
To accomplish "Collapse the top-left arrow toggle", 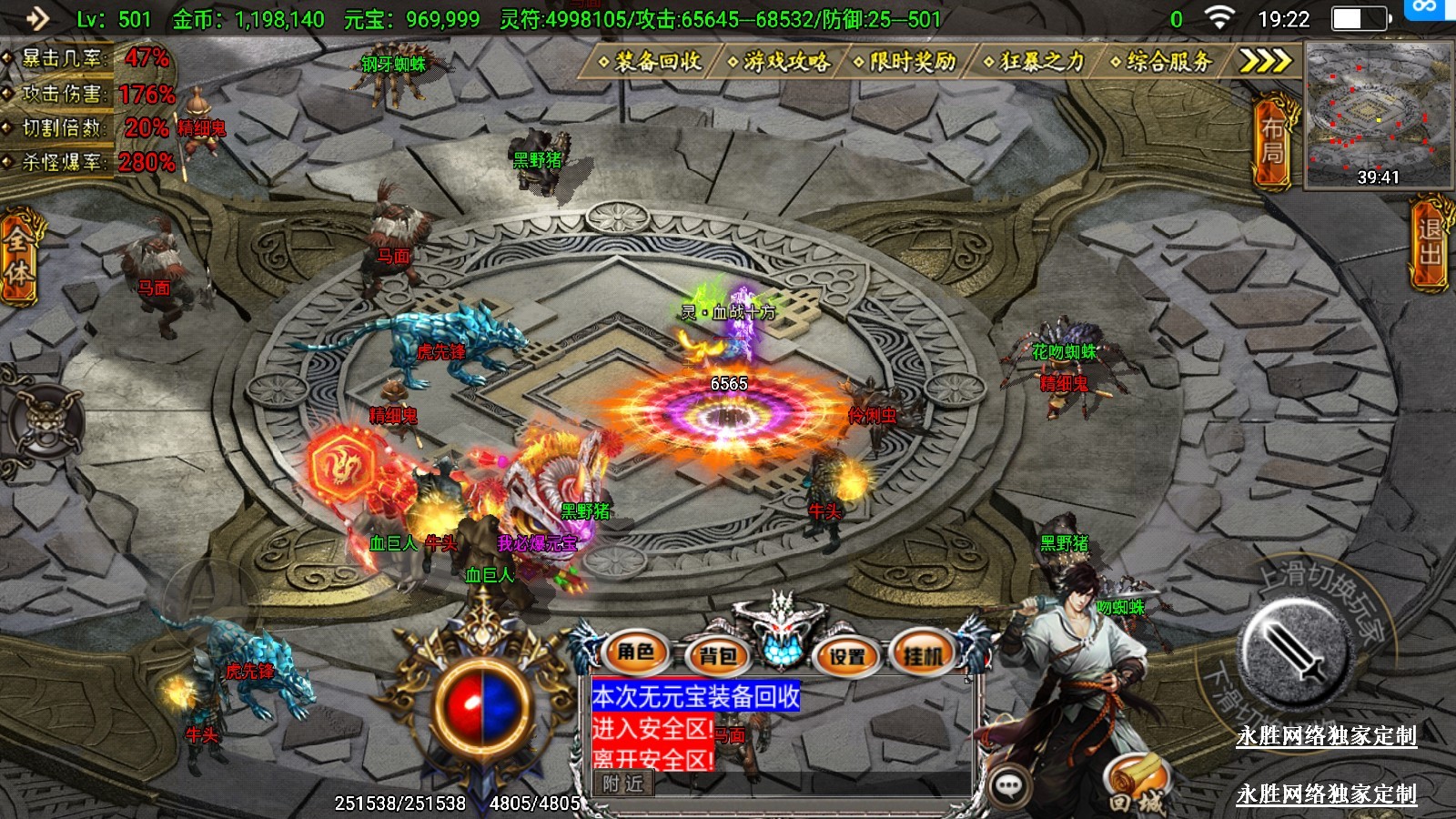I will 35,18.
